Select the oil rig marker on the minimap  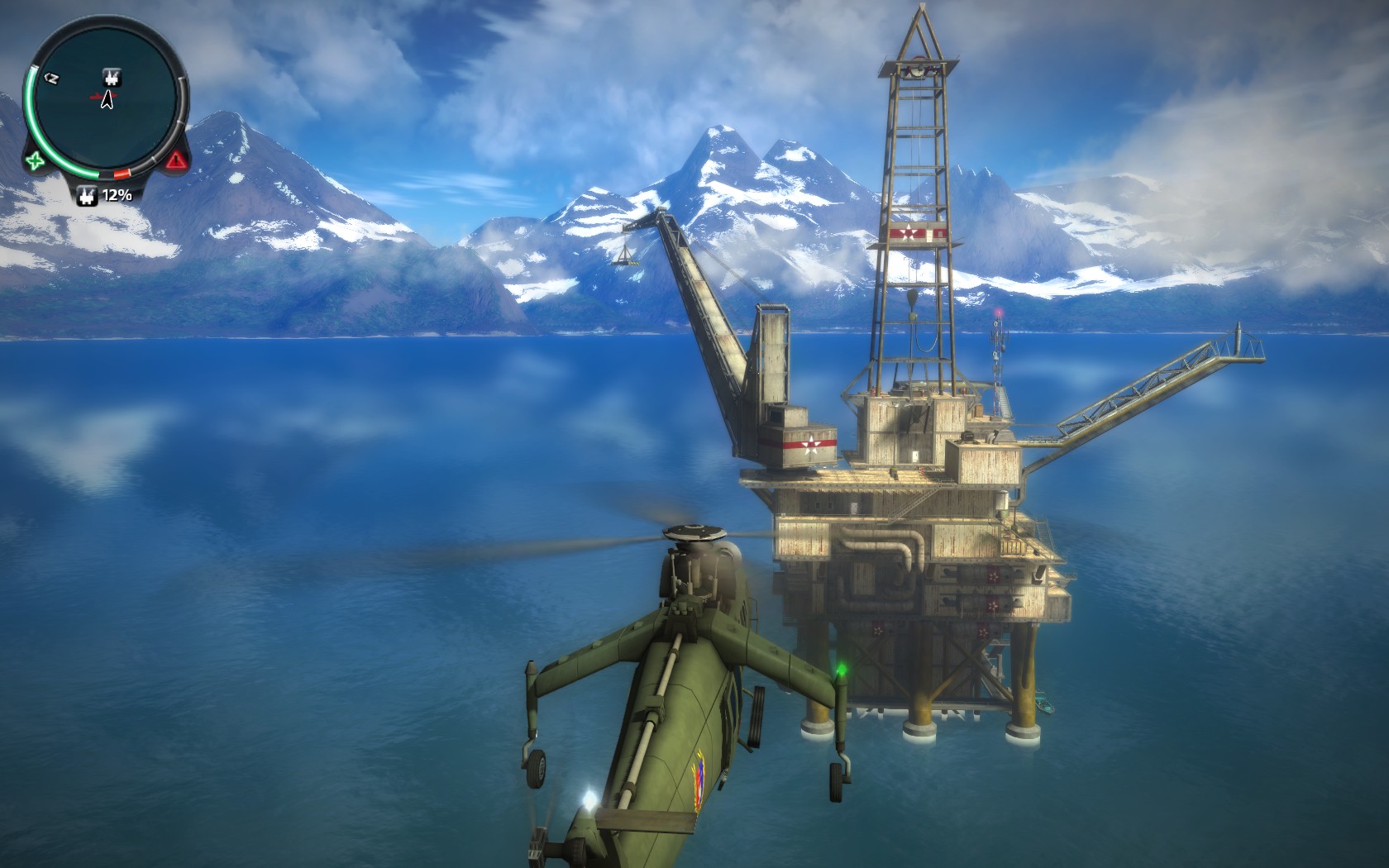tap(109, 78)
